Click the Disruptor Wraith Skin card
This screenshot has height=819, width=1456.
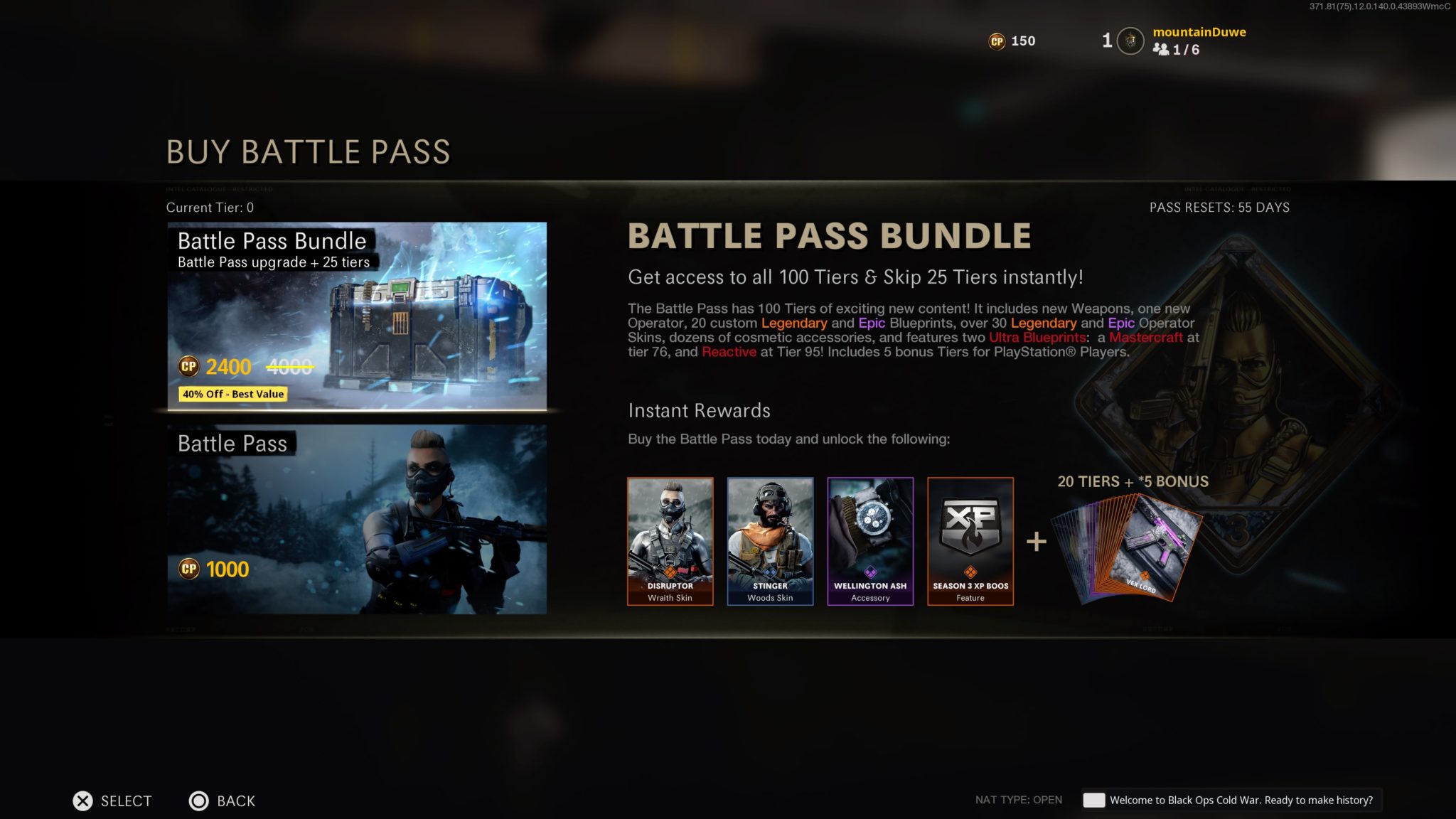(670, 540)
